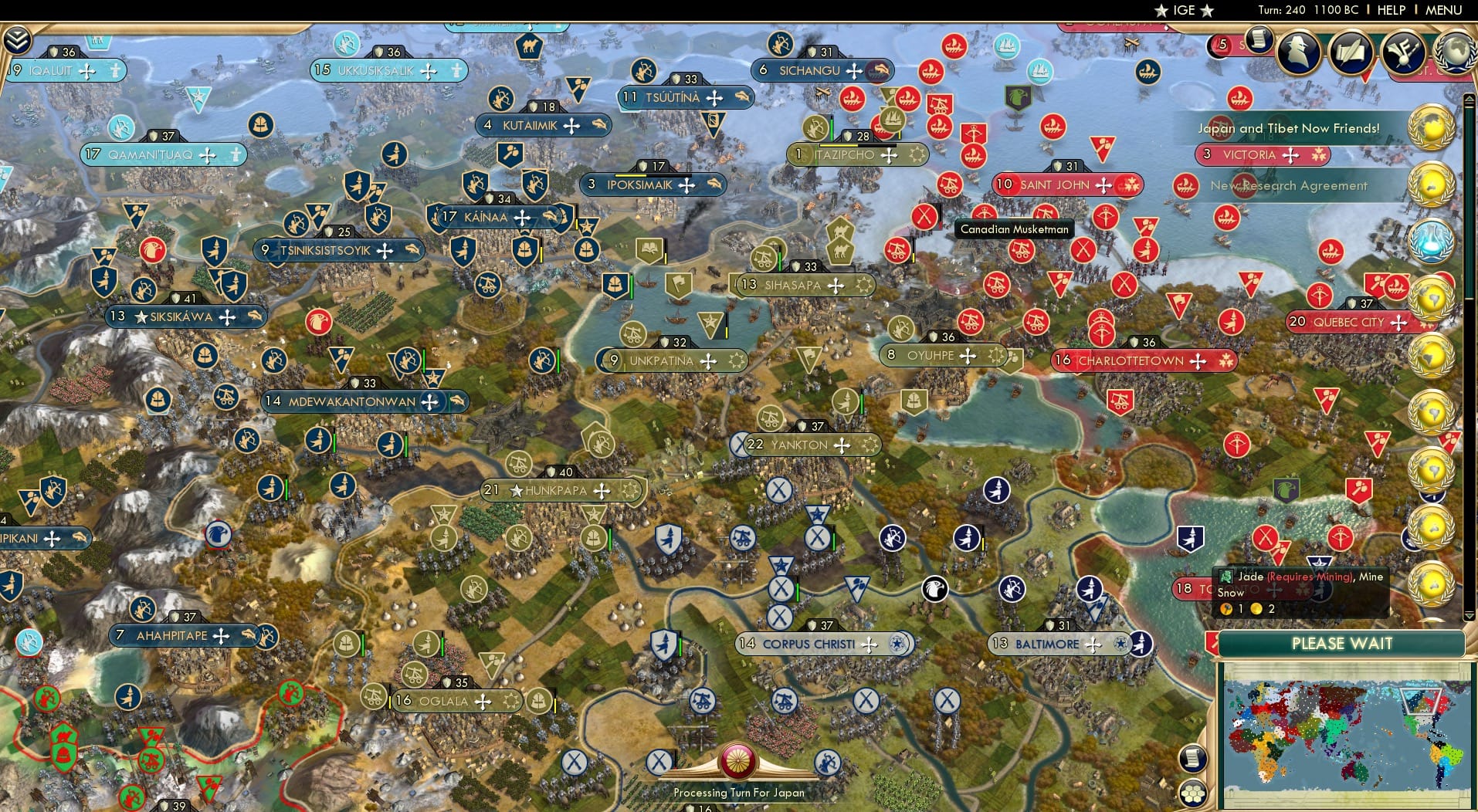Toggle the hex grid icon under the minimap
Image resolution: width=1478 pixels, height=812 pixels.
click(1194, 793)
